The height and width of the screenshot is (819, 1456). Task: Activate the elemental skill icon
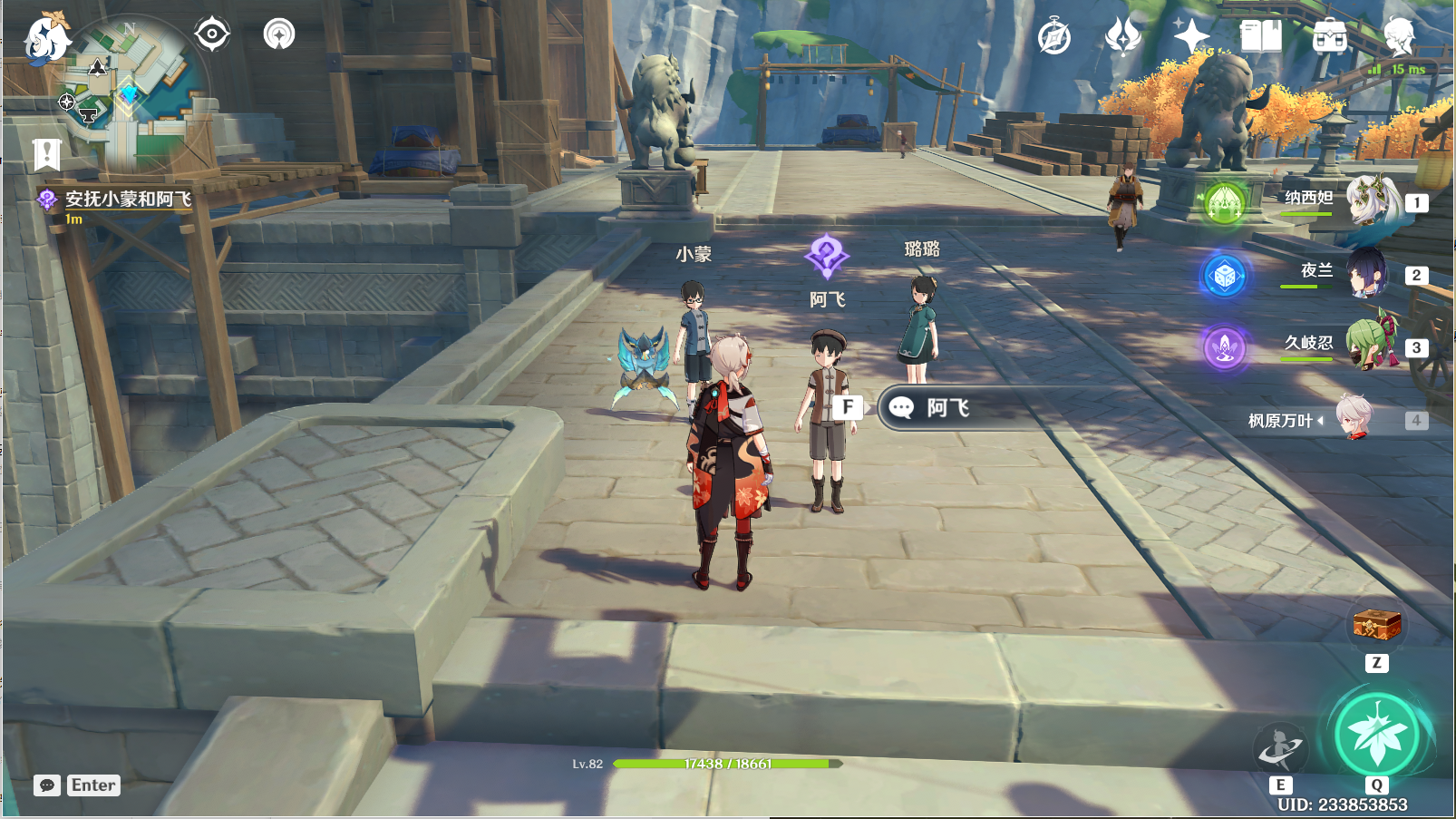pos(1280,749)
